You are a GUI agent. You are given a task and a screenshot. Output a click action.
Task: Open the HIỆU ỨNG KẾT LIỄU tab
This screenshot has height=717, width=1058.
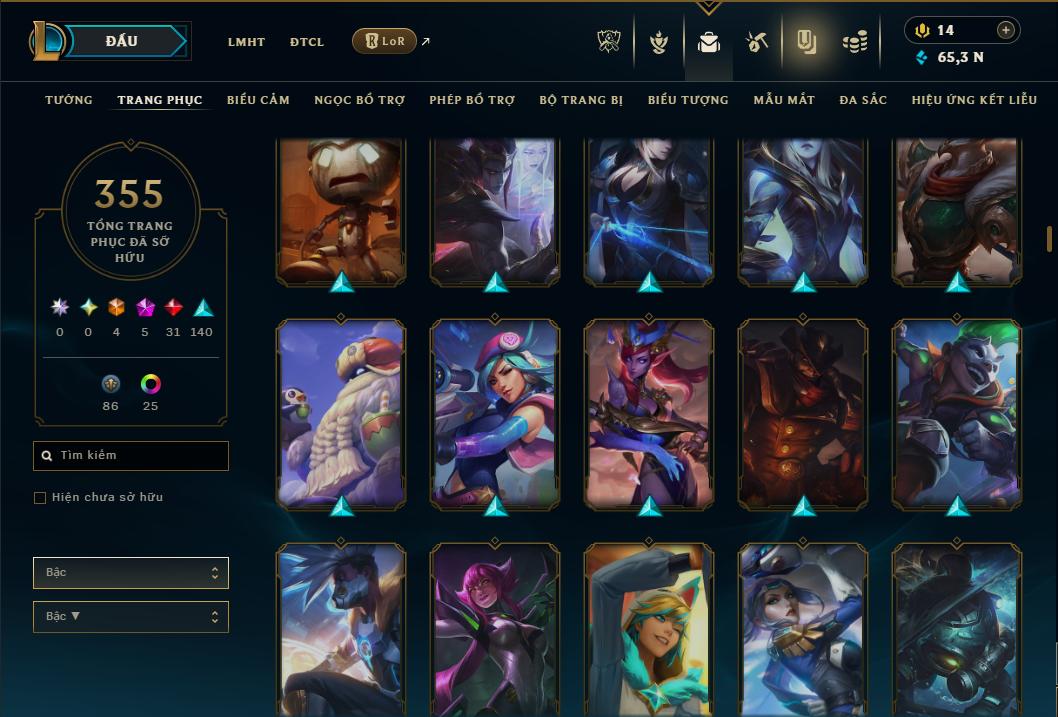pyautogui.click(x=974, y=100)
